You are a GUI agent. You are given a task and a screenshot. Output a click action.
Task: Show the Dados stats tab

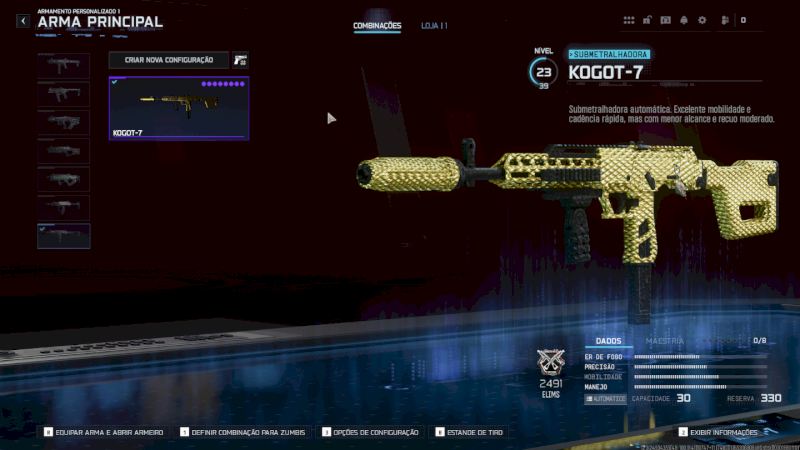coord(608,341)
